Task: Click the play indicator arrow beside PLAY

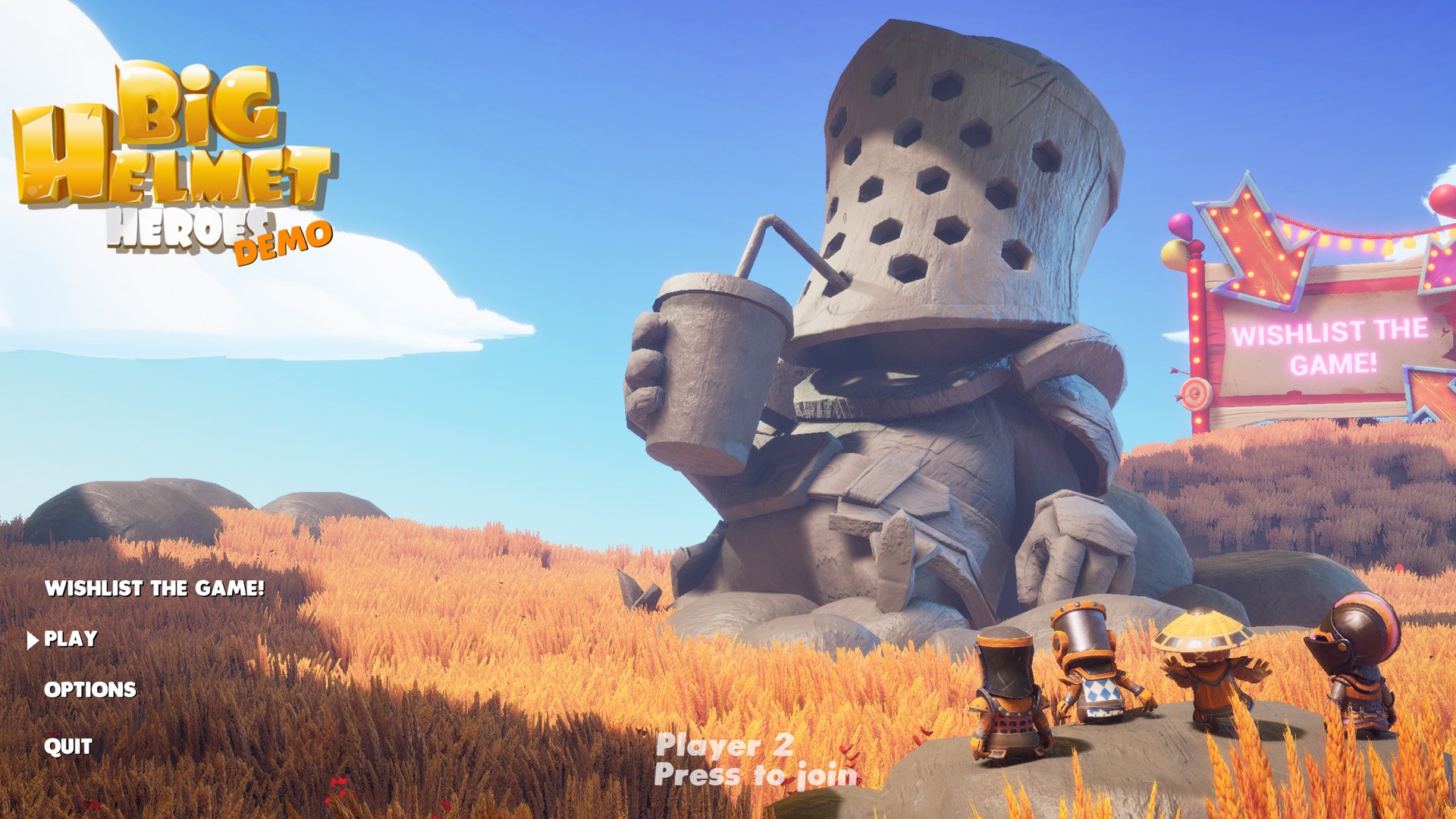Action: pyautogui.click(x=32, y=641)
